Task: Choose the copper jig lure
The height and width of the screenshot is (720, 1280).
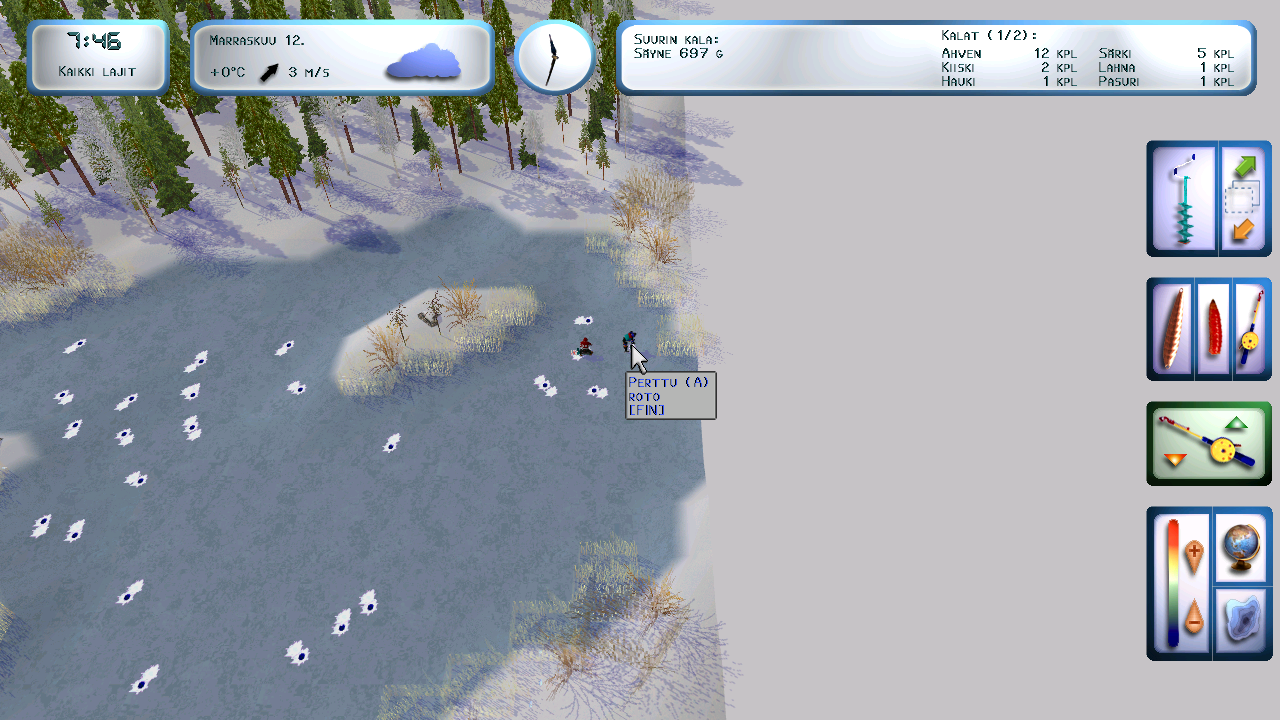Action: pos(1173,328)
